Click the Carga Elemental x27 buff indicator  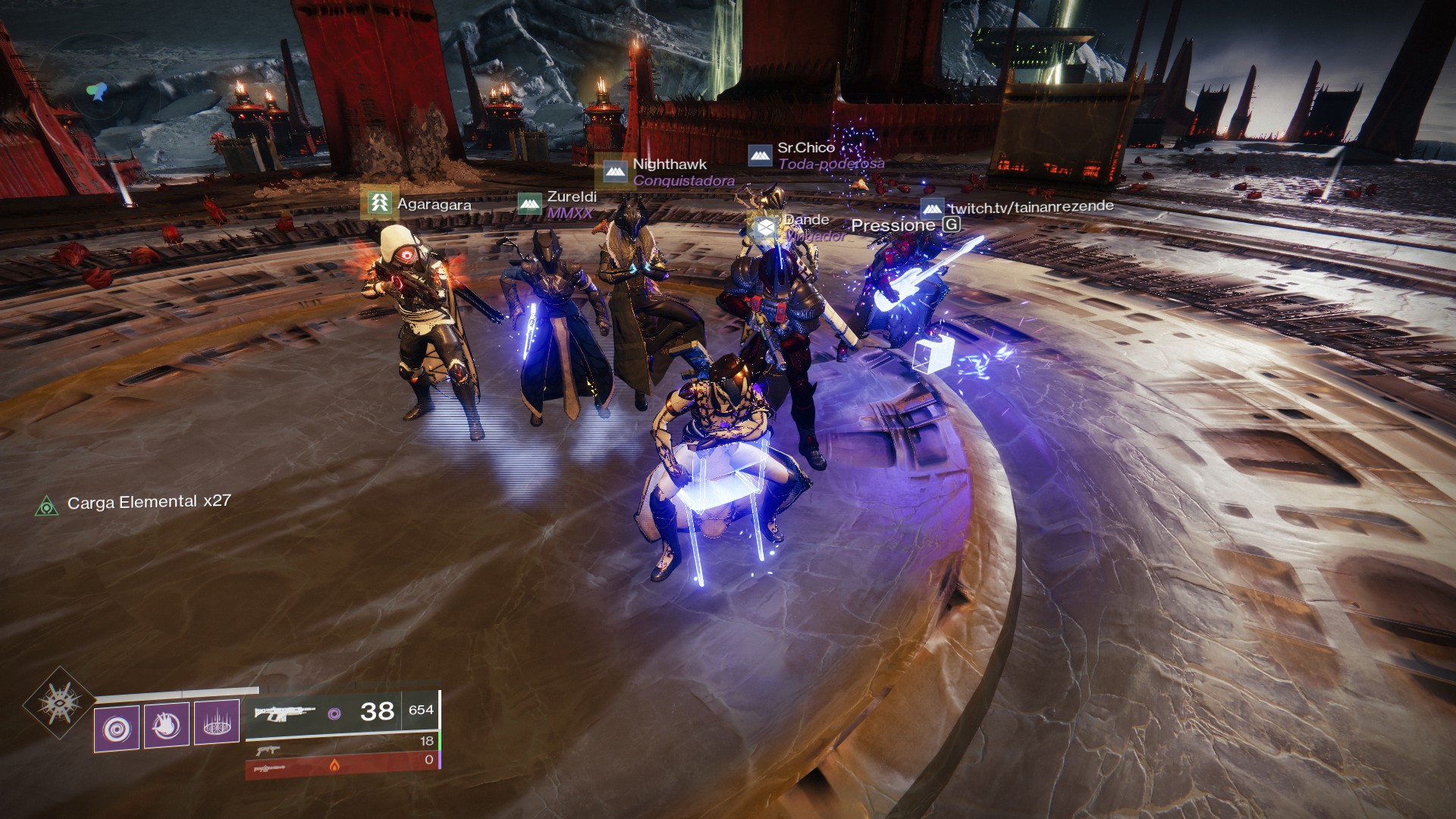(133, 503)
